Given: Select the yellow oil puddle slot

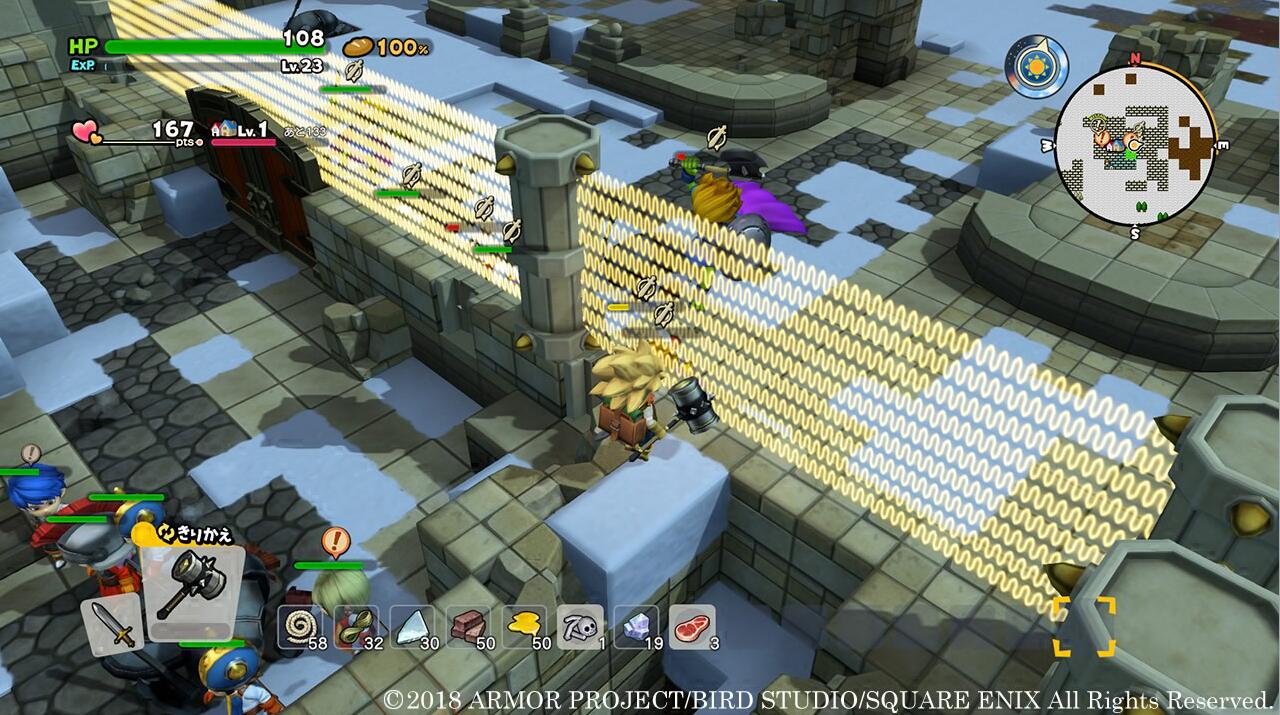Looking at the screenshot, I should (x=524, y=627).
